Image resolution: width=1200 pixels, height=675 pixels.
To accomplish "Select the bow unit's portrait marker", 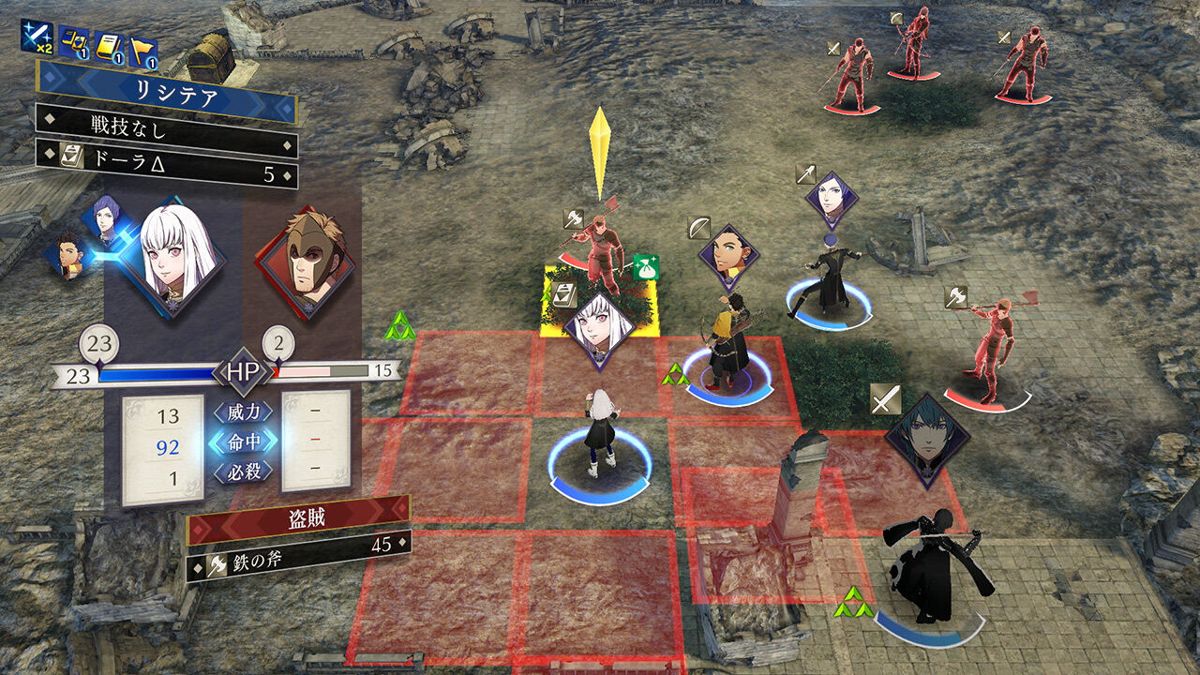I will coord(730,258).
